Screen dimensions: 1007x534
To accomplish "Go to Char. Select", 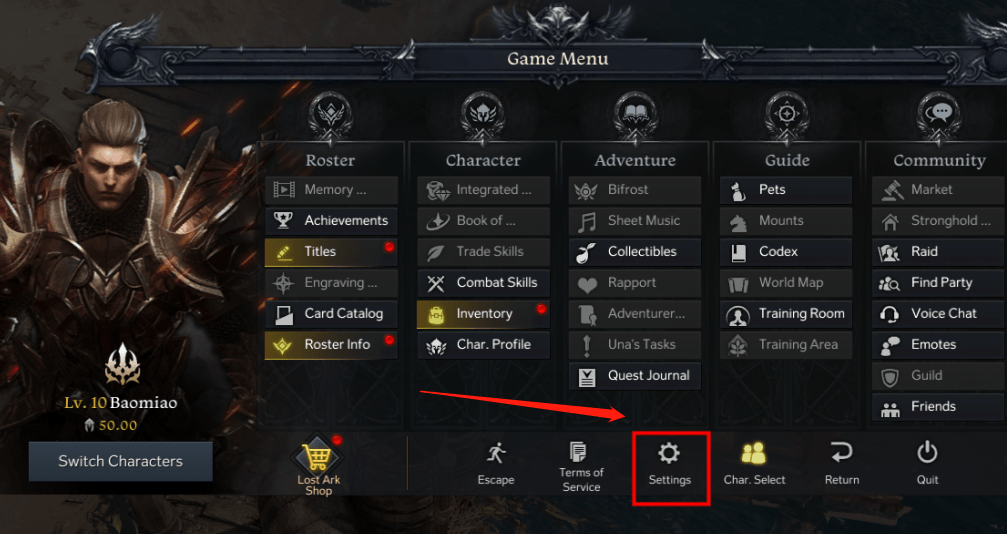I will click(x=754, y=465).
